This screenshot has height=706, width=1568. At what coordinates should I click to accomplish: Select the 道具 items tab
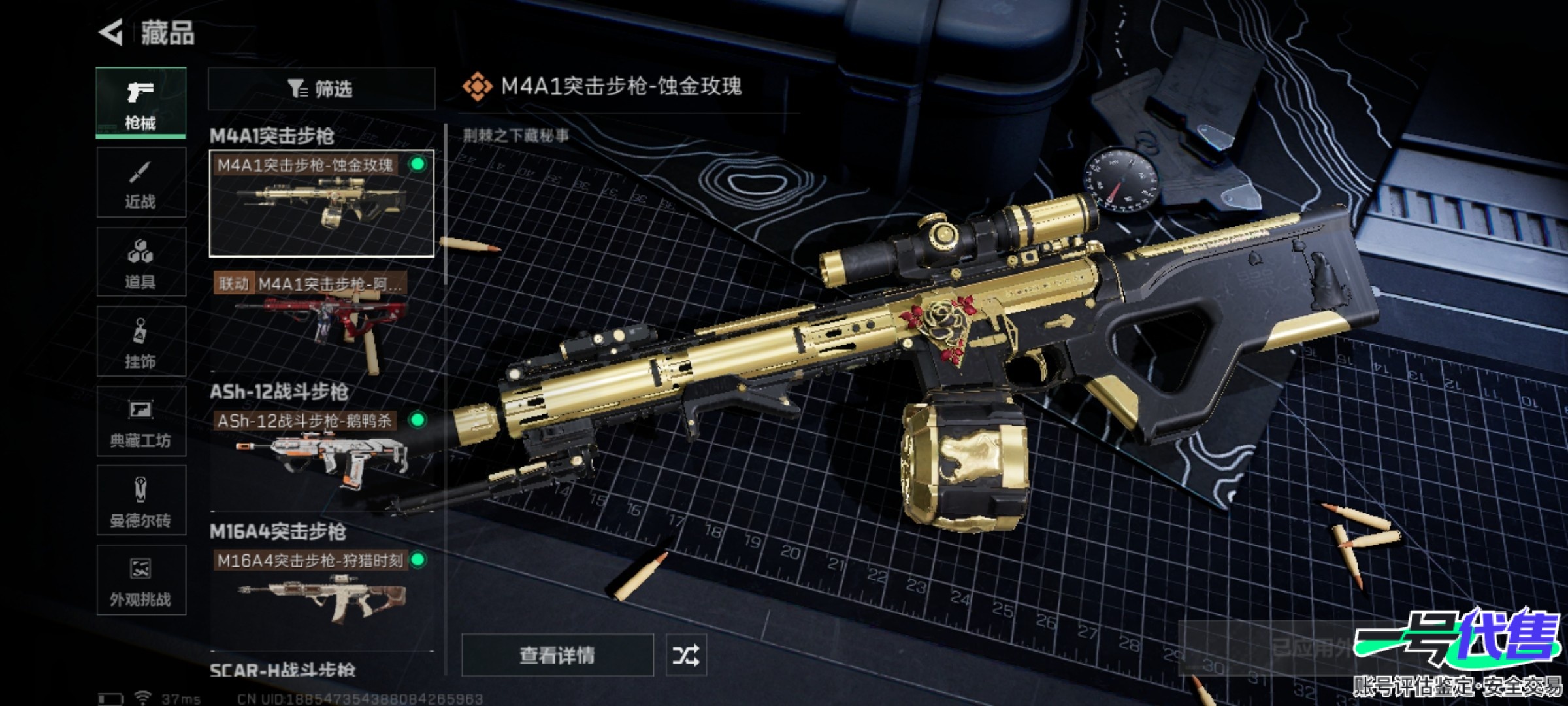(140, 262)
